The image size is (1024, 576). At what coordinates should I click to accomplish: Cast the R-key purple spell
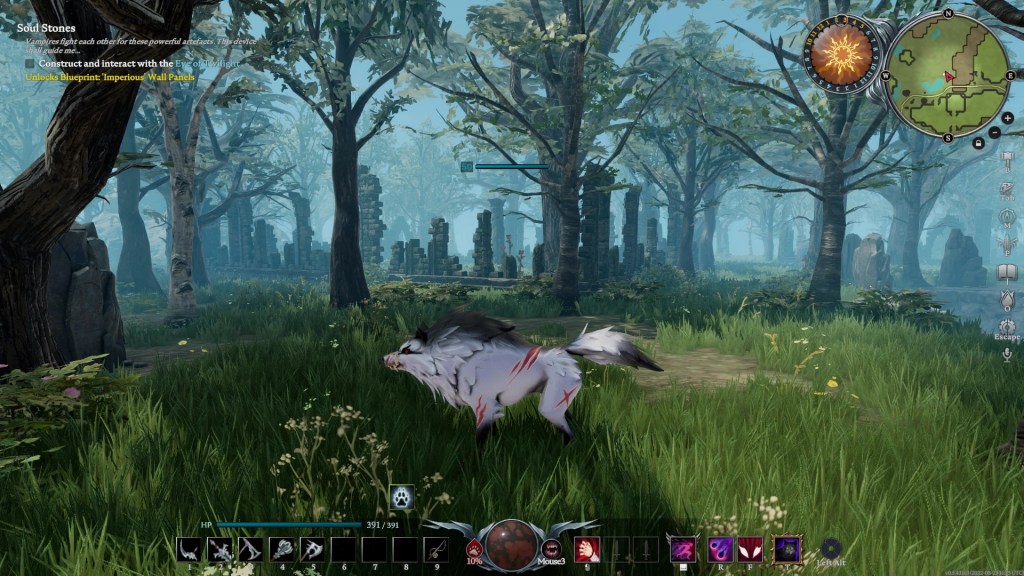coord(720,548)
